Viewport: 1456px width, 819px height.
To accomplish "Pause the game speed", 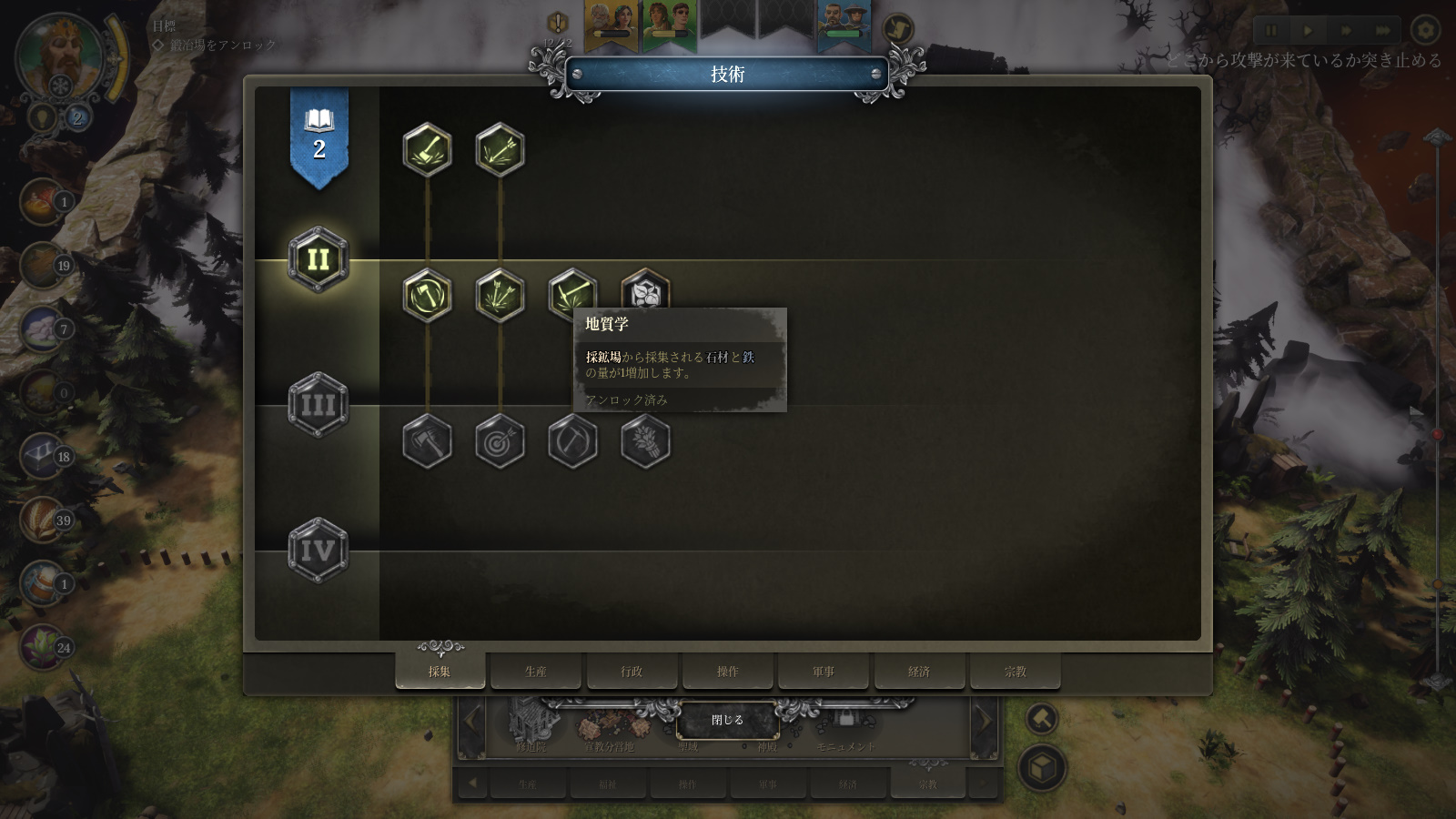I will tap(1270, 30).
